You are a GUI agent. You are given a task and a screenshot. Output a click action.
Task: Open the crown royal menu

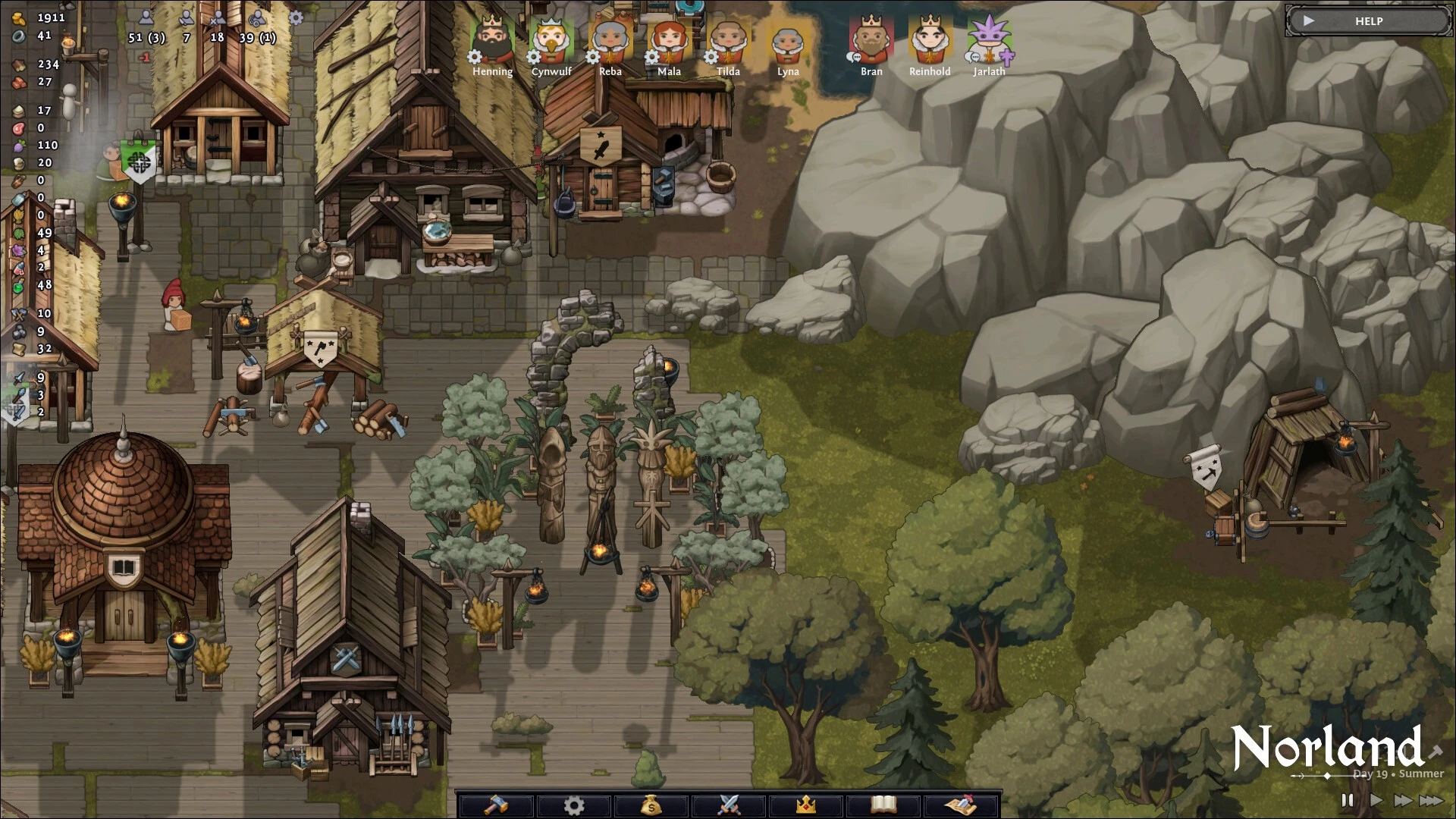coord(806,805)
